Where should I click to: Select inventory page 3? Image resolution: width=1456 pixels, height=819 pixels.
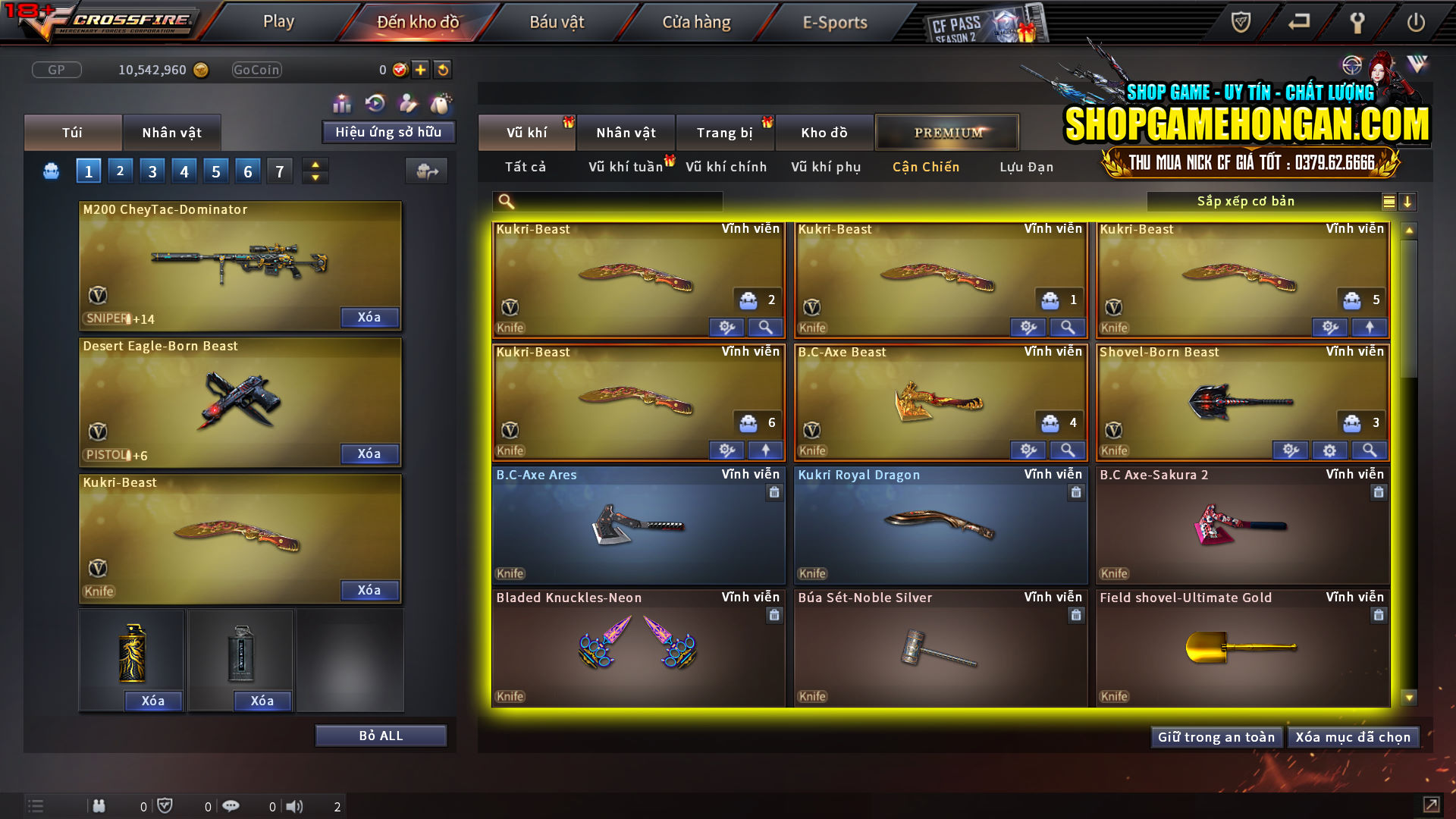click(152, 171)
